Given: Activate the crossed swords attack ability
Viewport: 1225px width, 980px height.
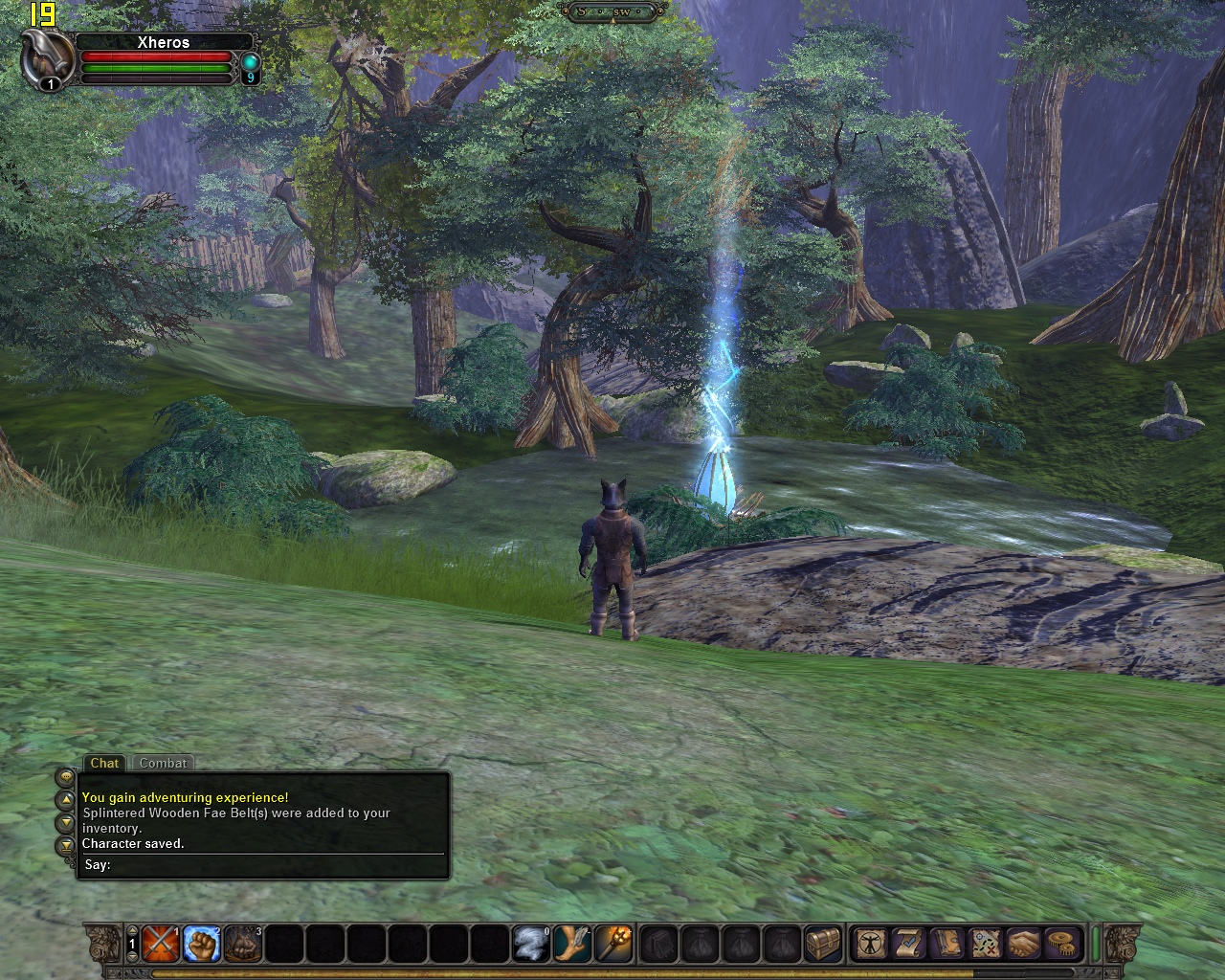Looking at the screenshot, I should tap(161, 944).
